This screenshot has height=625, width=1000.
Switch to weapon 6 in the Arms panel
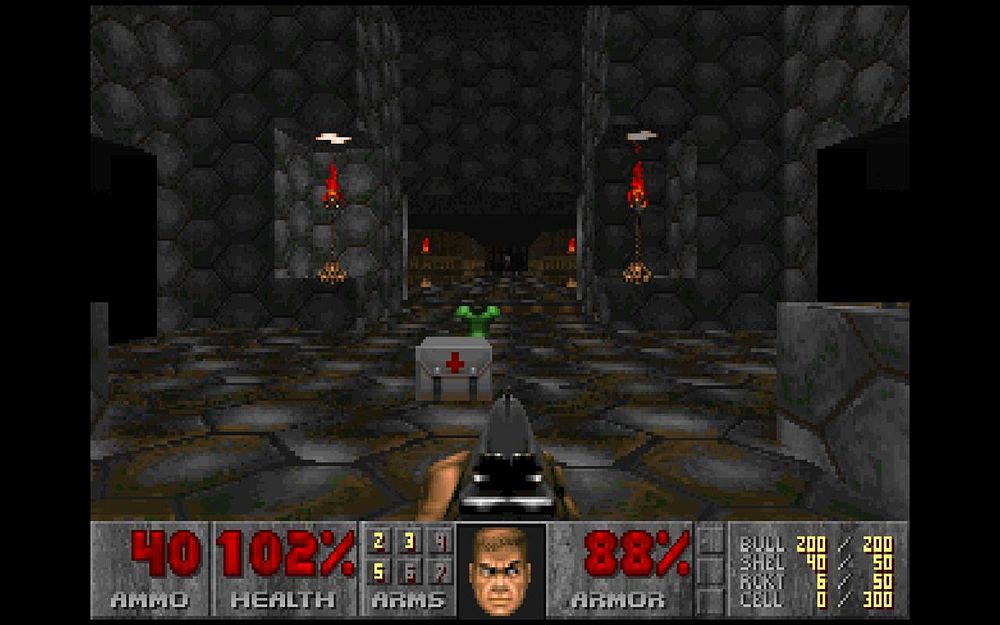[x=410, y=572]
